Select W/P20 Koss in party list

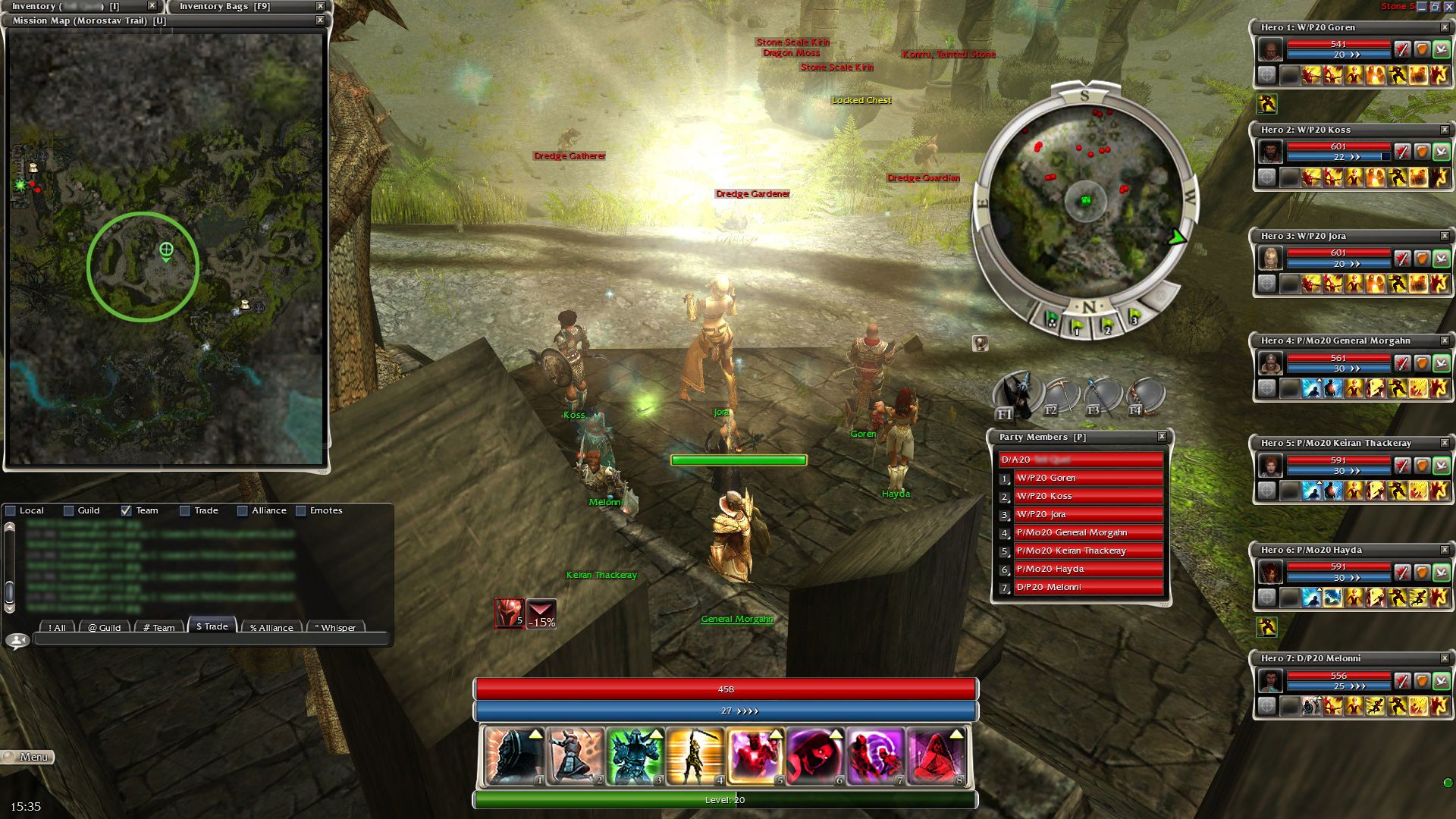(1087, 496)
